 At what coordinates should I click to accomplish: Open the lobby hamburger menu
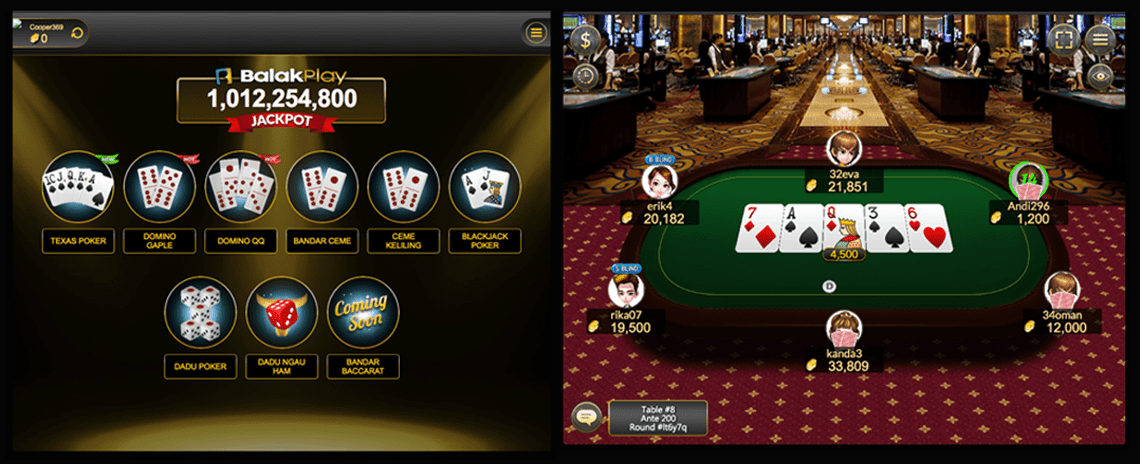[536, 33]
